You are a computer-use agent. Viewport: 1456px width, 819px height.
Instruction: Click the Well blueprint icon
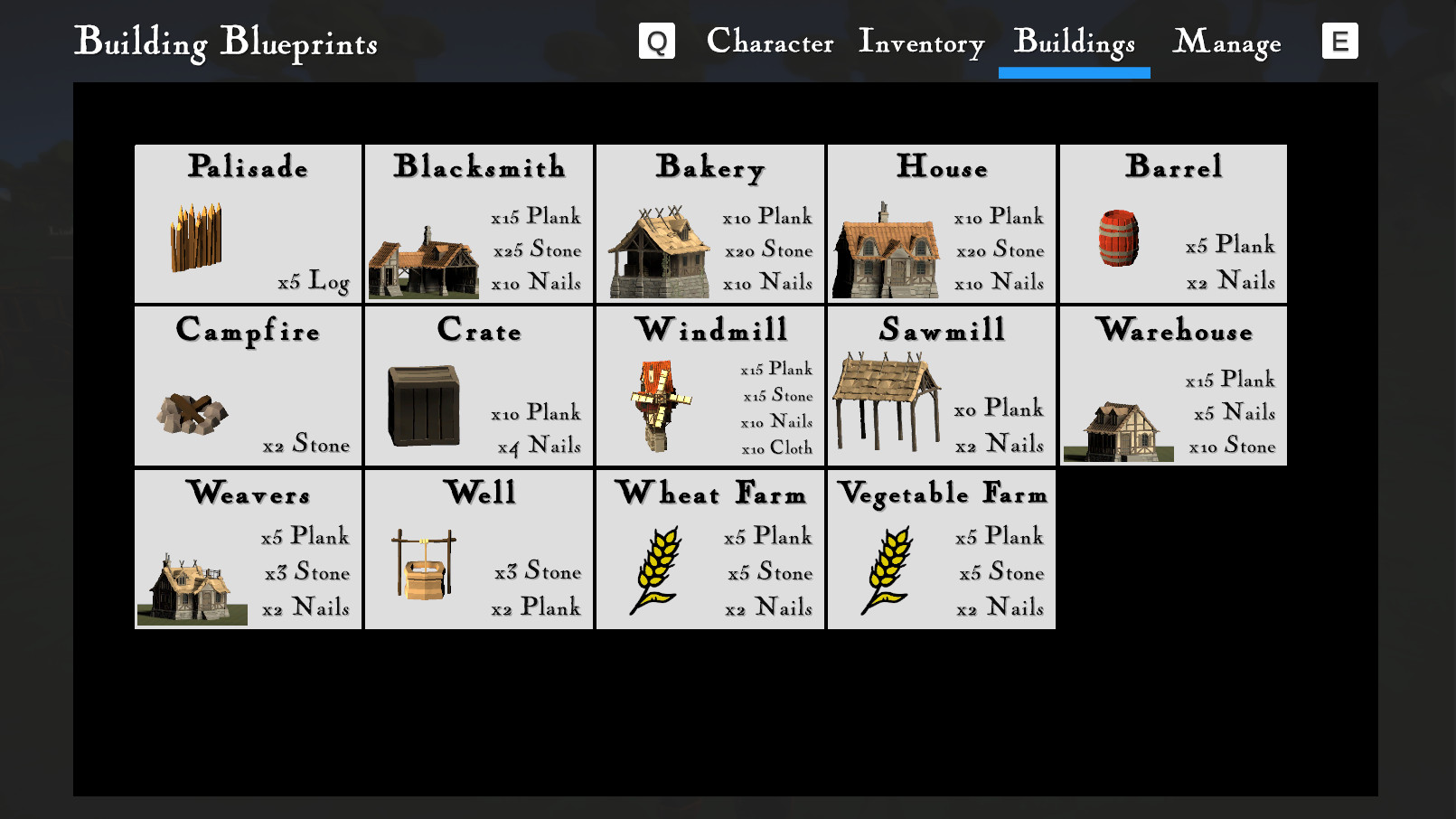pyautogui.click(x=422, y=565)
